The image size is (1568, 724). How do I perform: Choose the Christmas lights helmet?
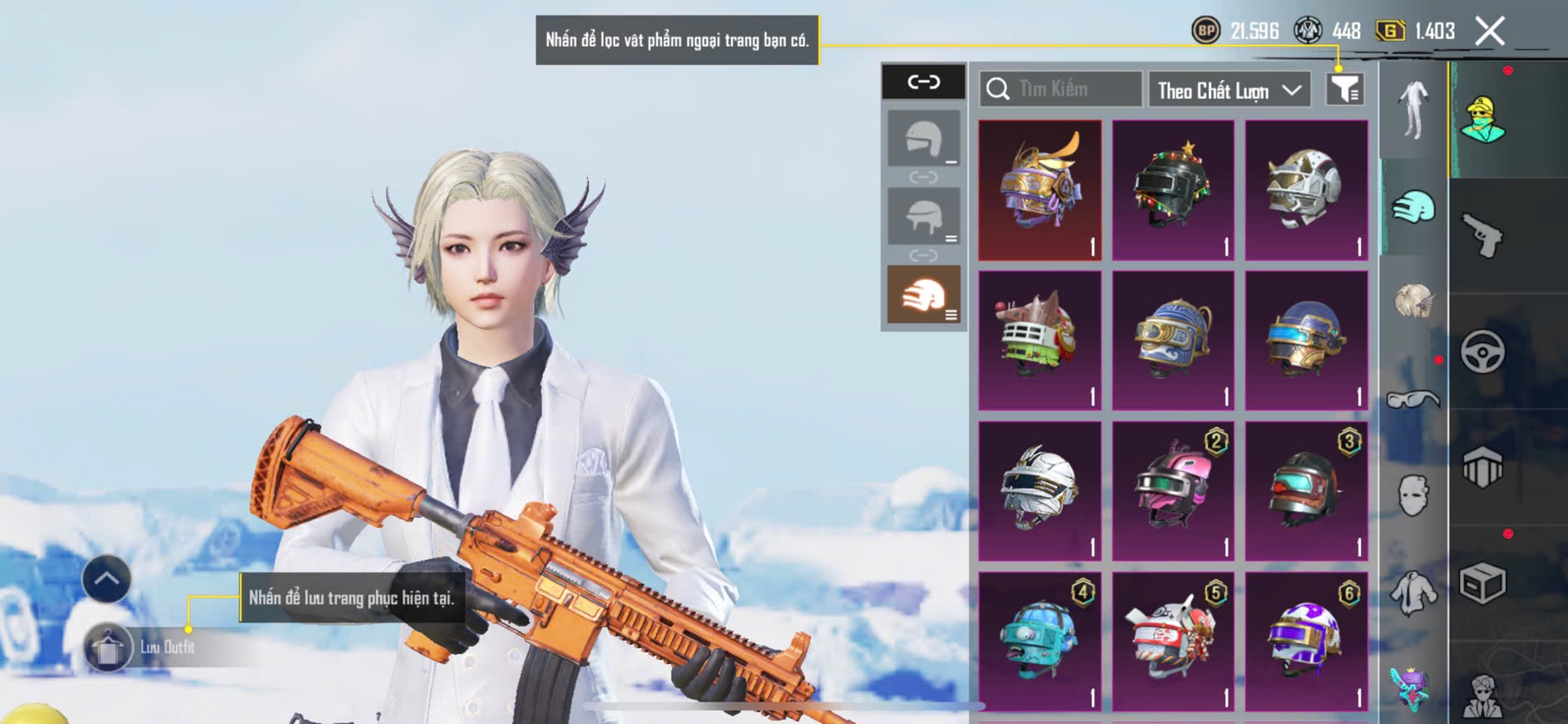click(1173, 191)
